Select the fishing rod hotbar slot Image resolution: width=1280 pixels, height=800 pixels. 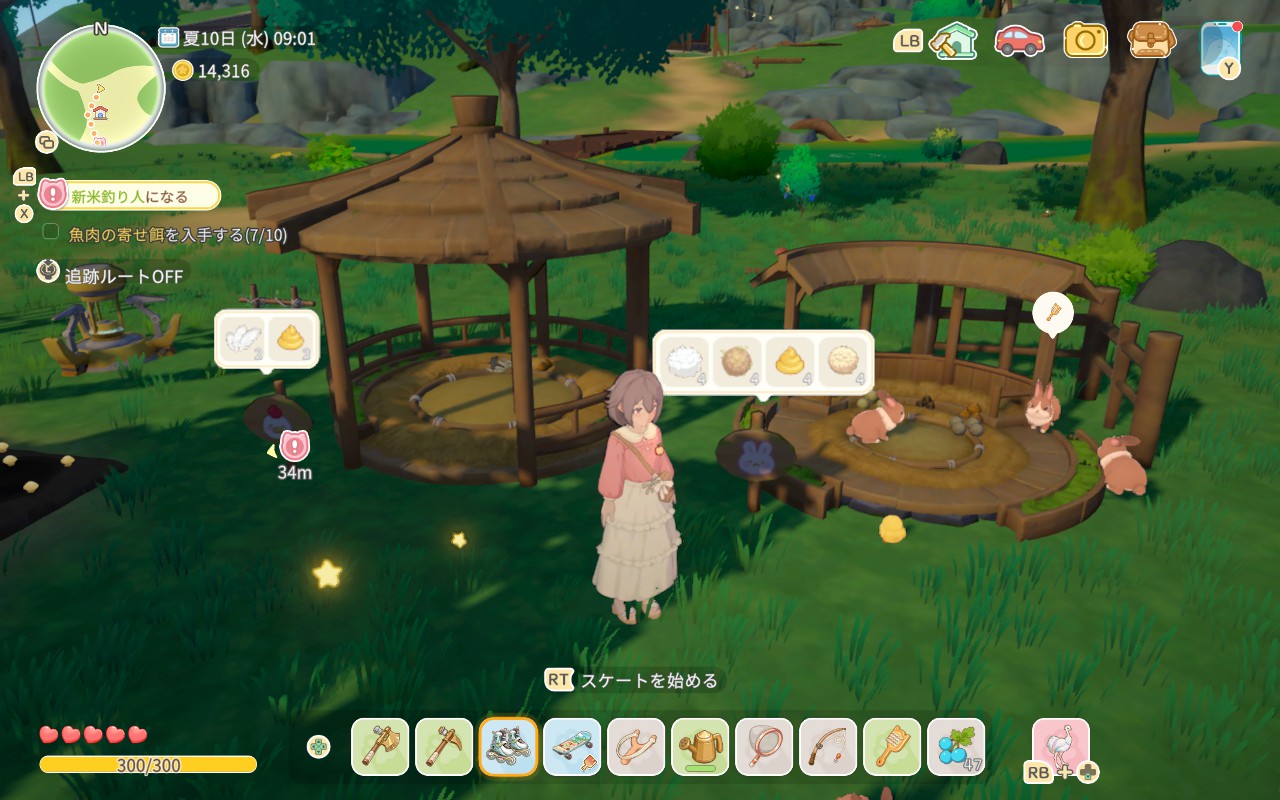pyautogui.click(x=828, y=746)
